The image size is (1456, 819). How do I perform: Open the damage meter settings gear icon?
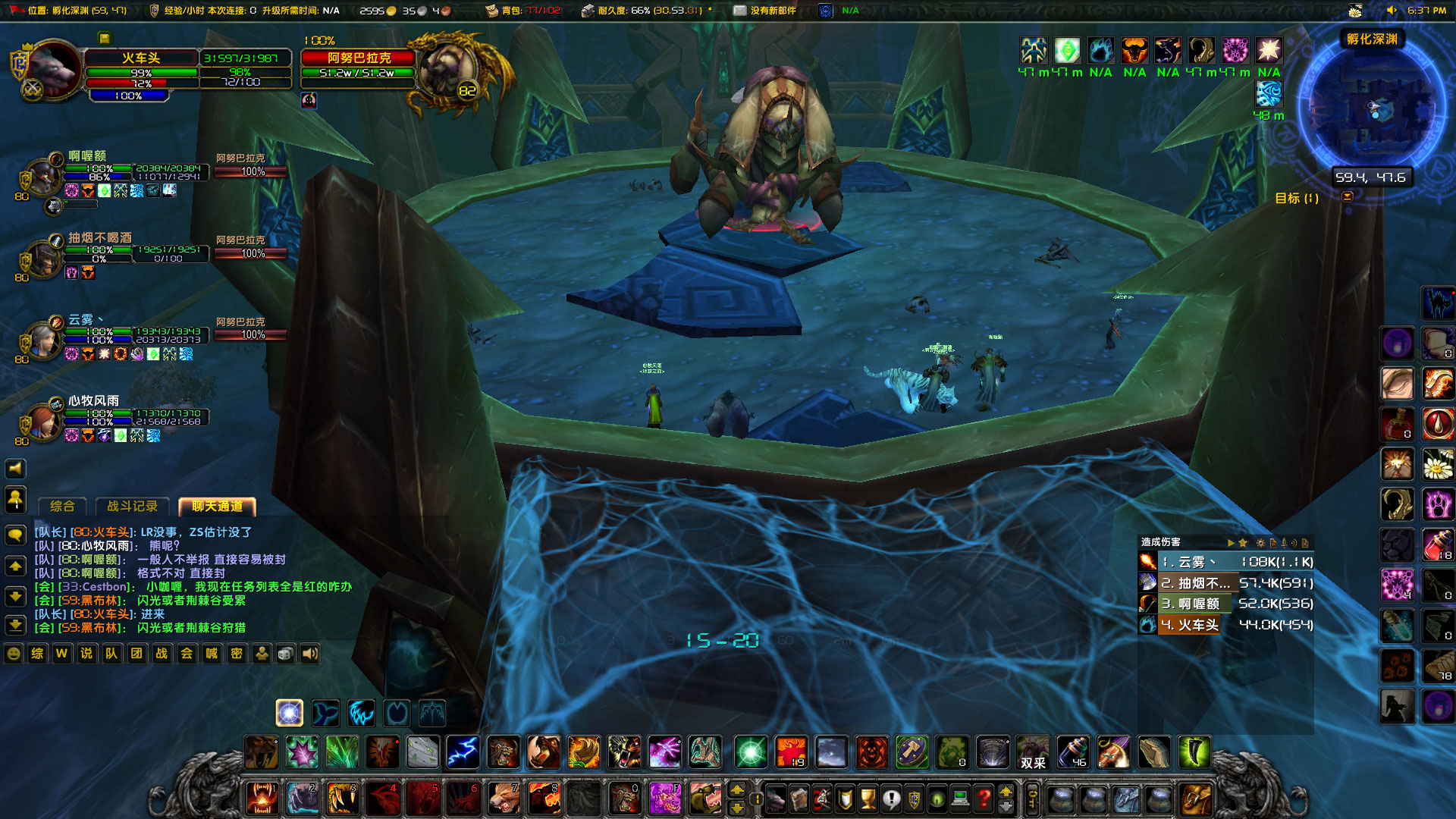click(1261, 544)
